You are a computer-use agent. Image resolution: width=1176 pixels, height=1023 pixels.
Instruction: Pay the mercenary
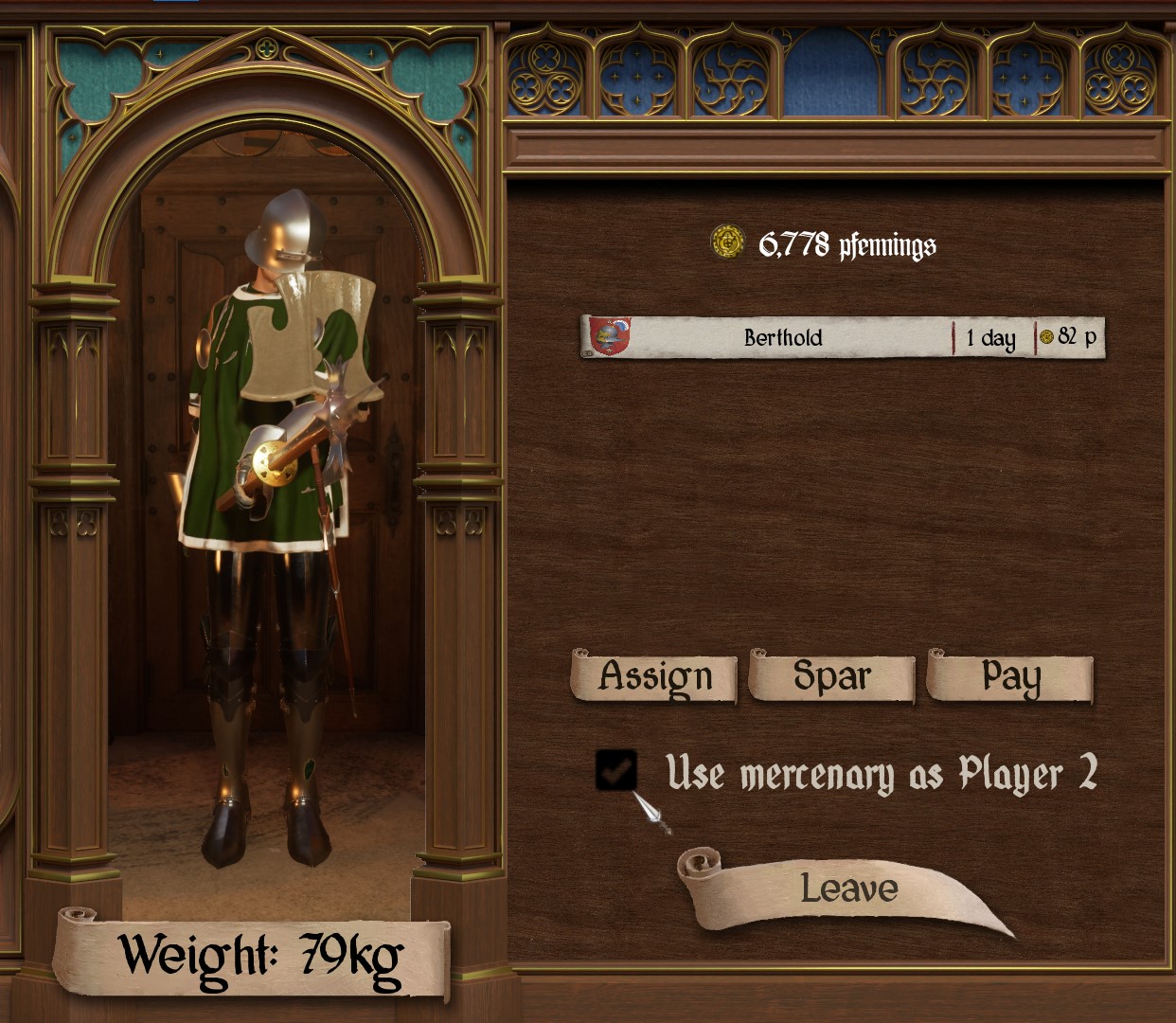(1010, 676)
